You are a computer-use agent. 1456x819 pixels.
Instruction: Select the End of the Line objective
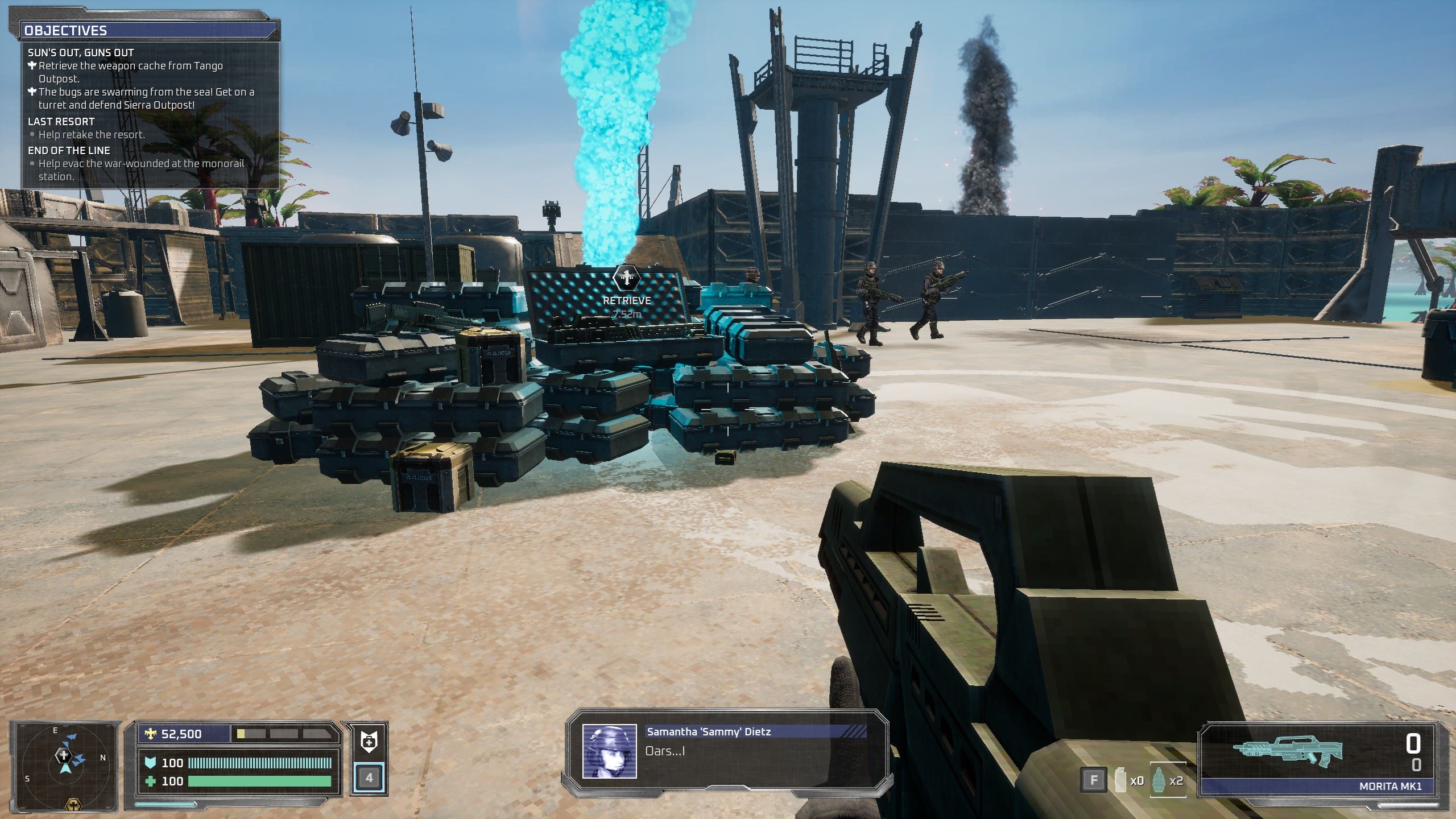69,151
